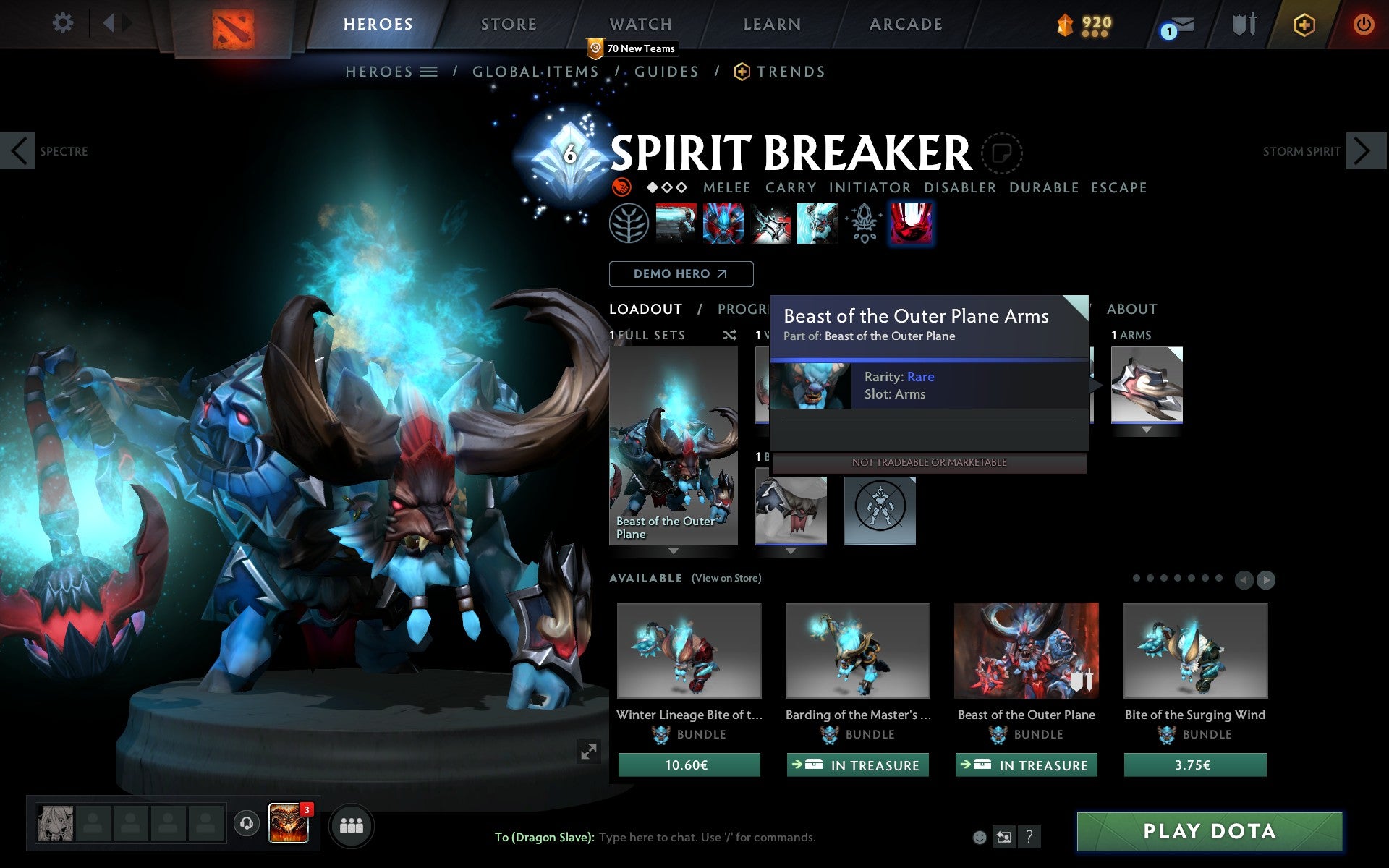
Task: Select the red Nemestice style item icon
Action: coord(911,224)
